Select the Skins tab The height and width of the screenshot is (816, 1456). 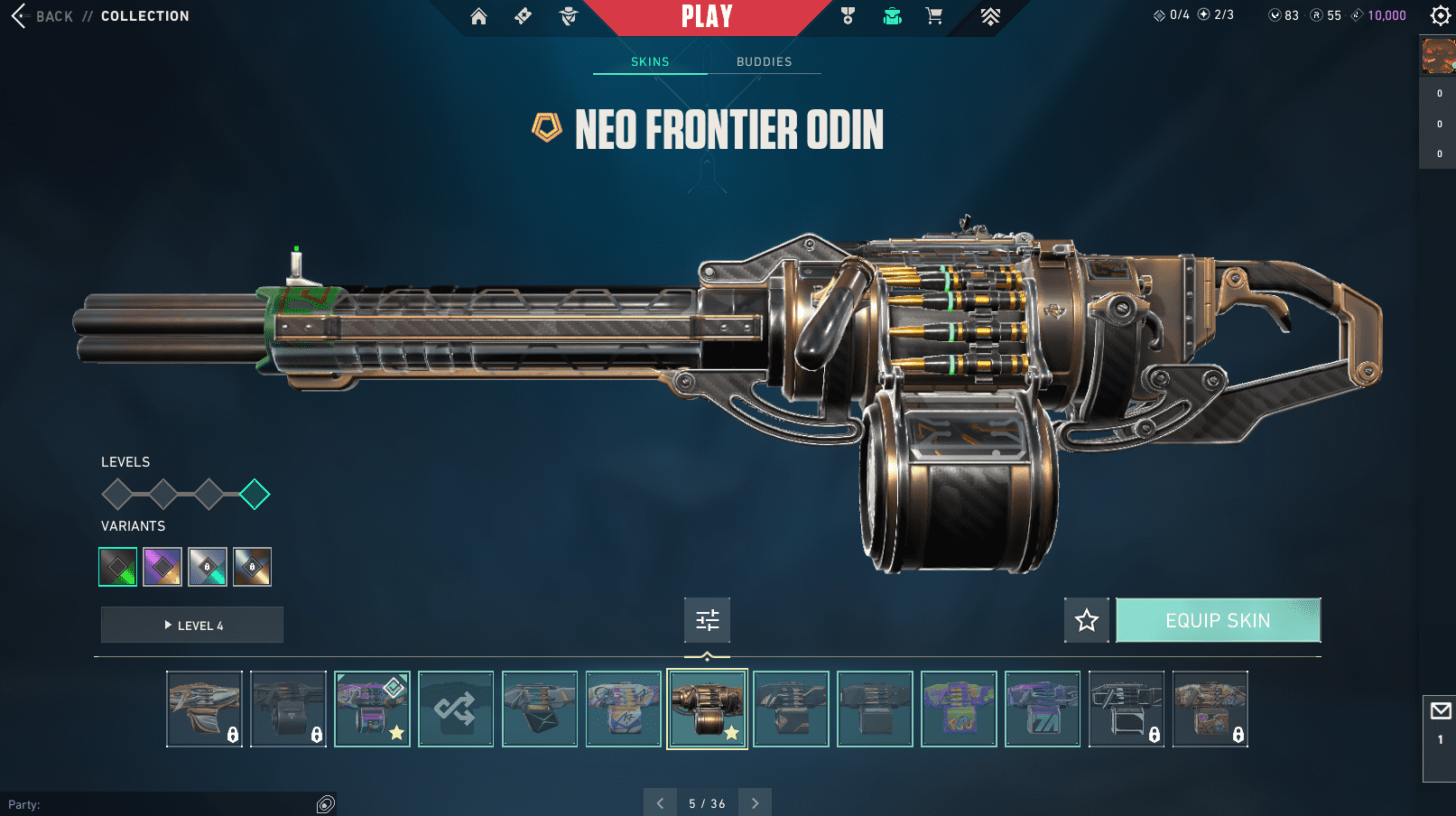(x=650, y=61)
